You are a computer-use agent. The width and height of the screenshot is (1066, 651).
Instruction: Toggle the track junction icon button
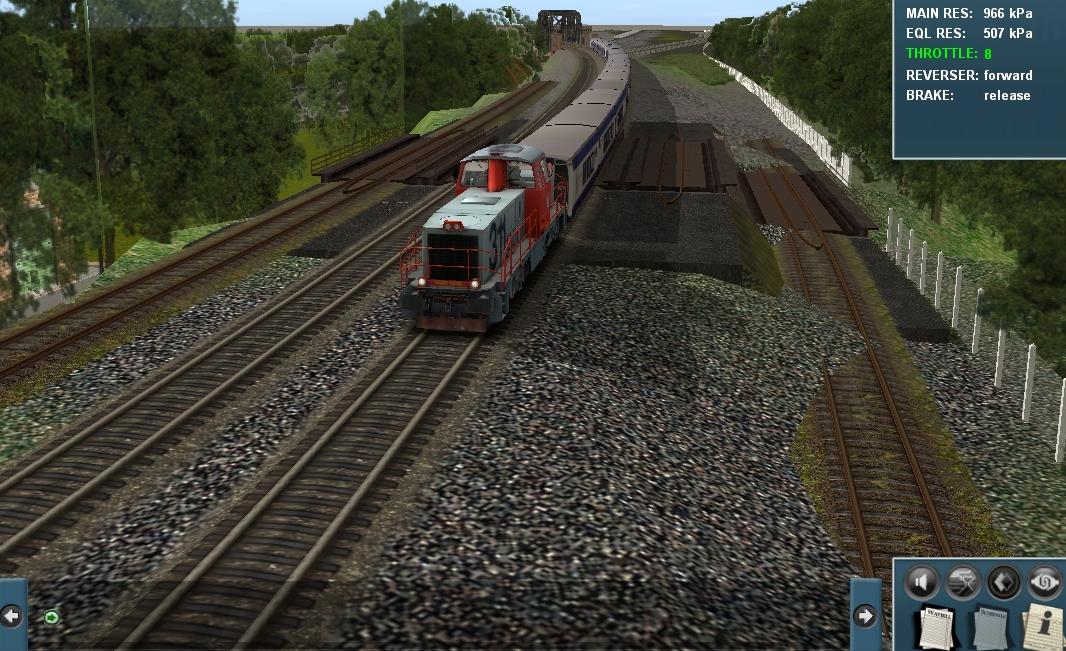pos(962,581)
